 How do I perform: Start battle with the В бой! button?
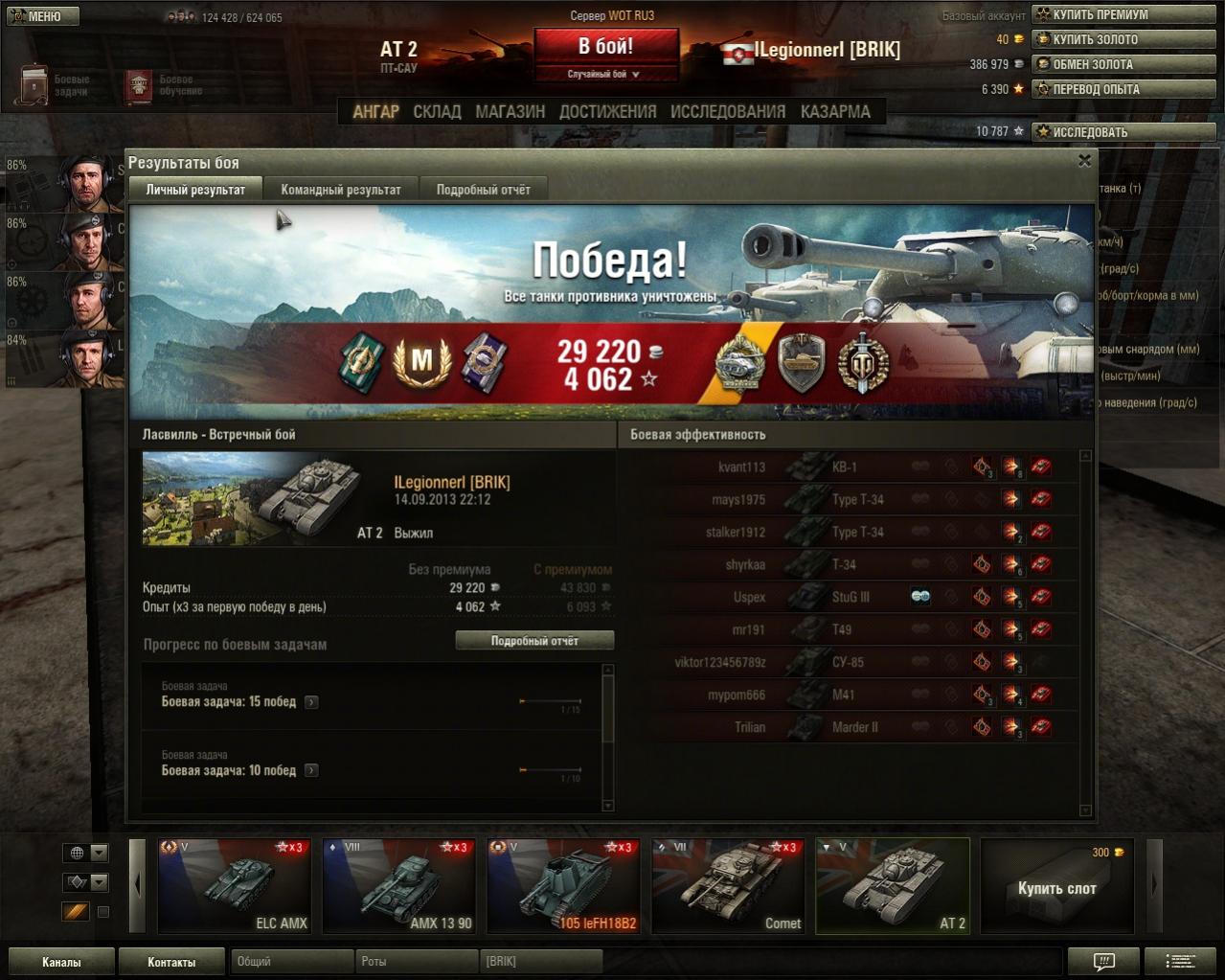tap(605, 47)
